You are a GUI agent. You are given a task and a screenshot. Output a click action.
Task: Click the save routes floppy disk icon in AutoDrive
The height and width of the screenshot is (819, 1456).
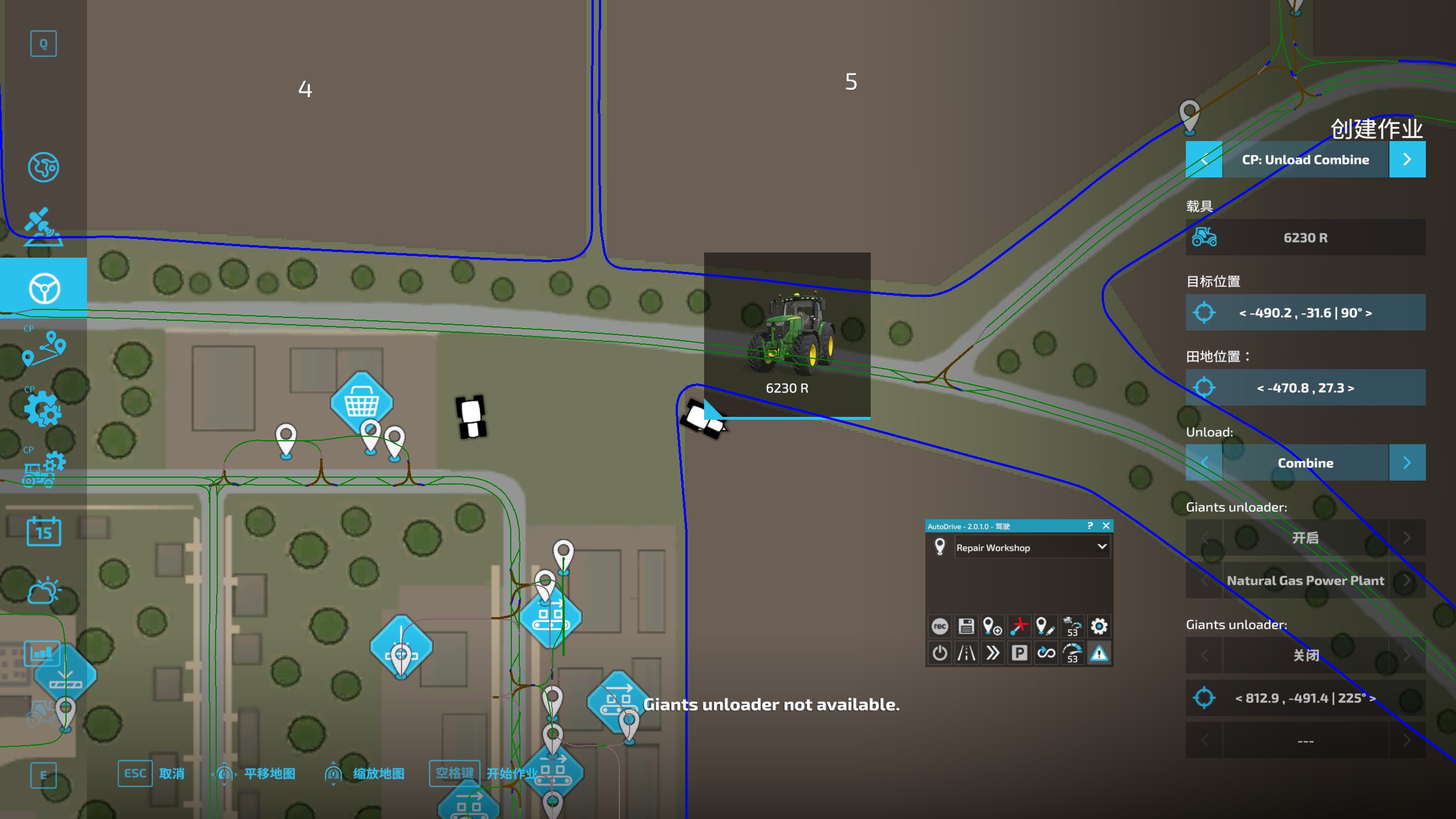point(966,626)
